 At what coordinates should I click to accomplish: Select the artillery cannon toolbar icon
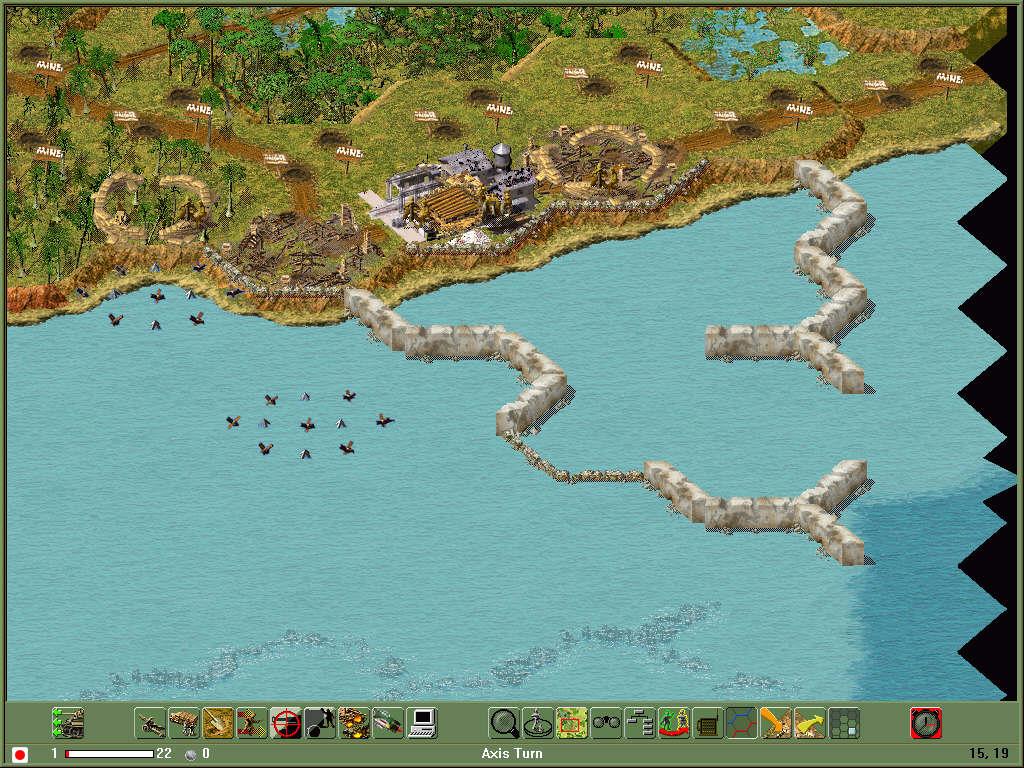(x=150, y=722)
